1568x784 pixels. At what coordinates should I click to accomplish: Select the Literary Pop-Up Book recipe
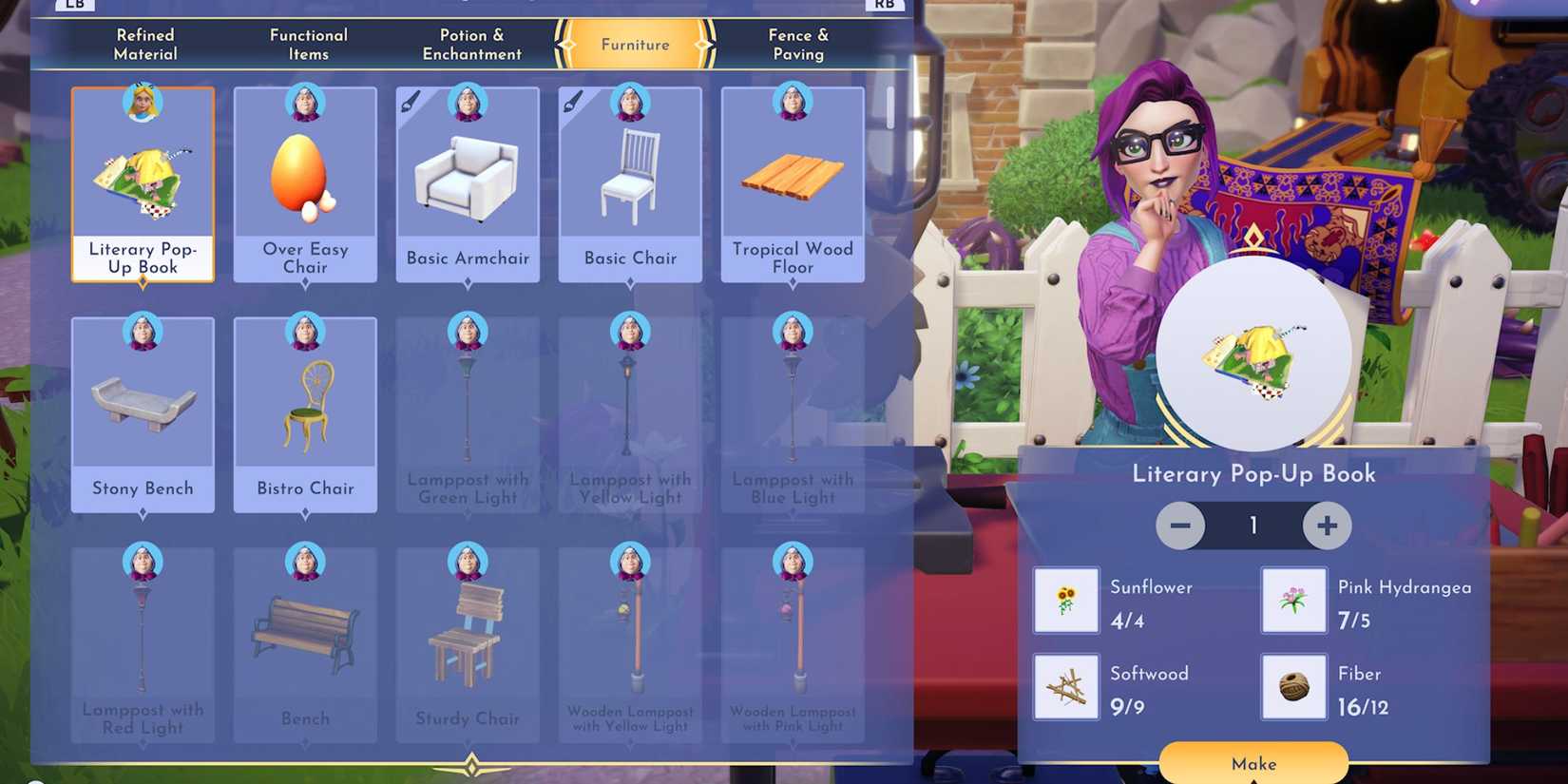tap(143, 181)
